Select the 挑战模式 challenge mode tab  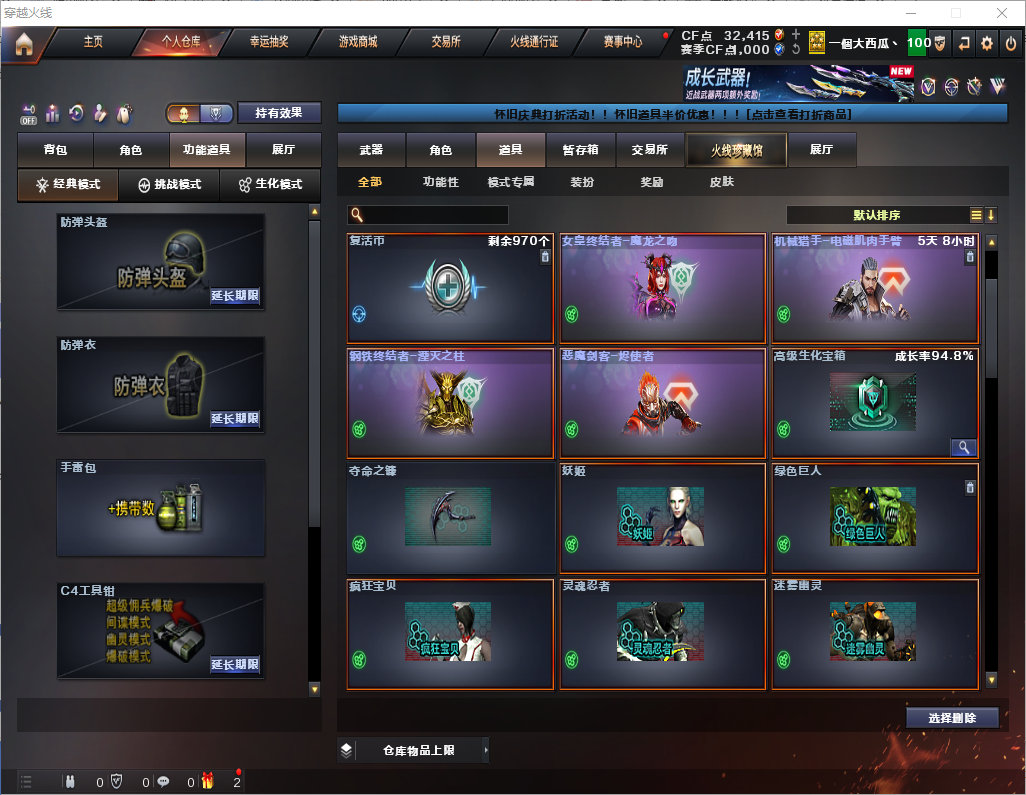(169, 185)
